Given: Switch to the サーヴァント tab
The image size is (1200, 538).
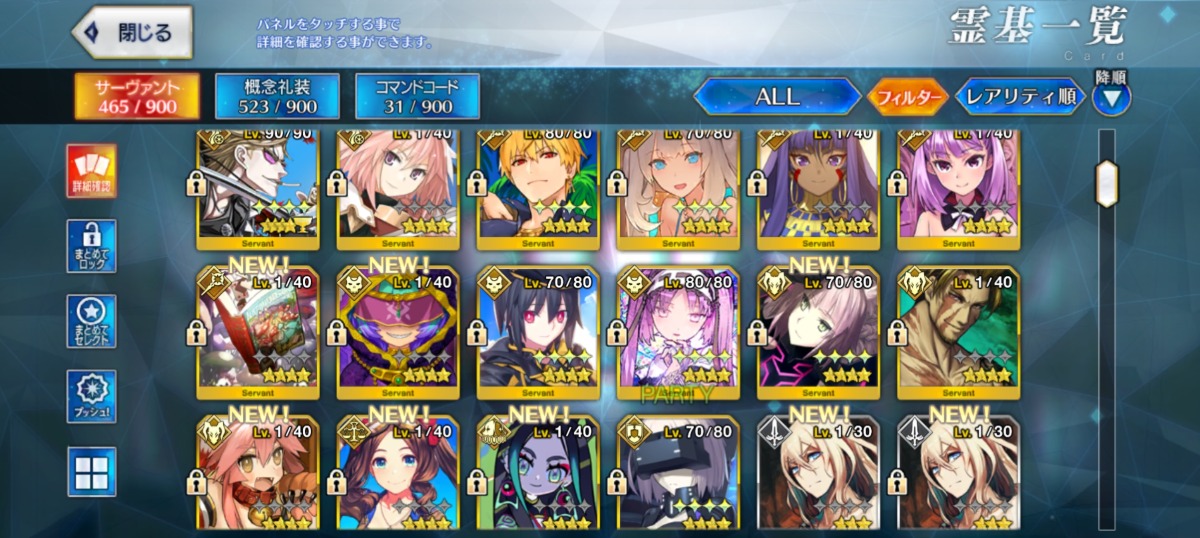Looking at the screenshot, I should (x=137, y=96).
